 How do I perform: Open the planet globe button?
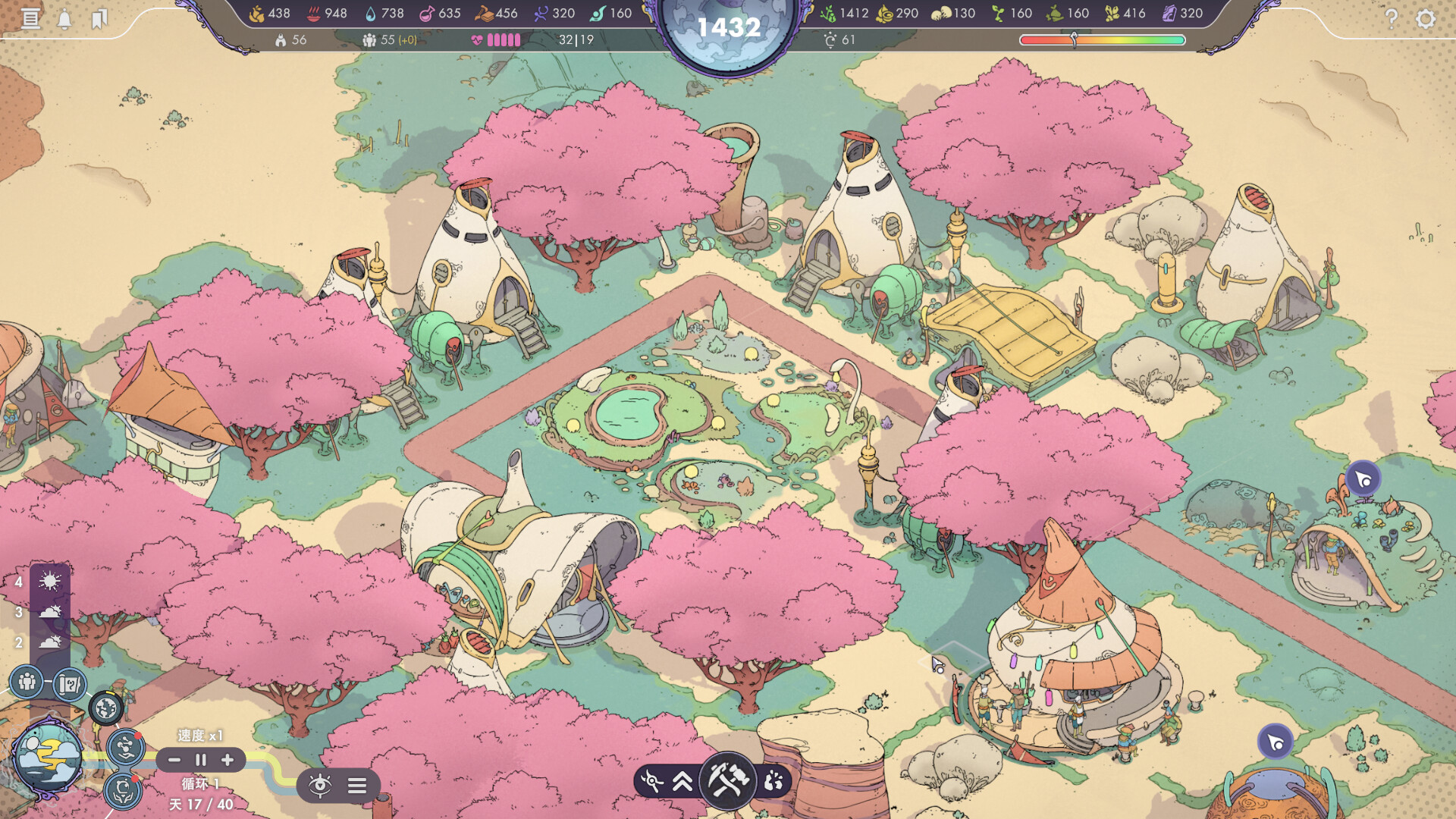106,708
